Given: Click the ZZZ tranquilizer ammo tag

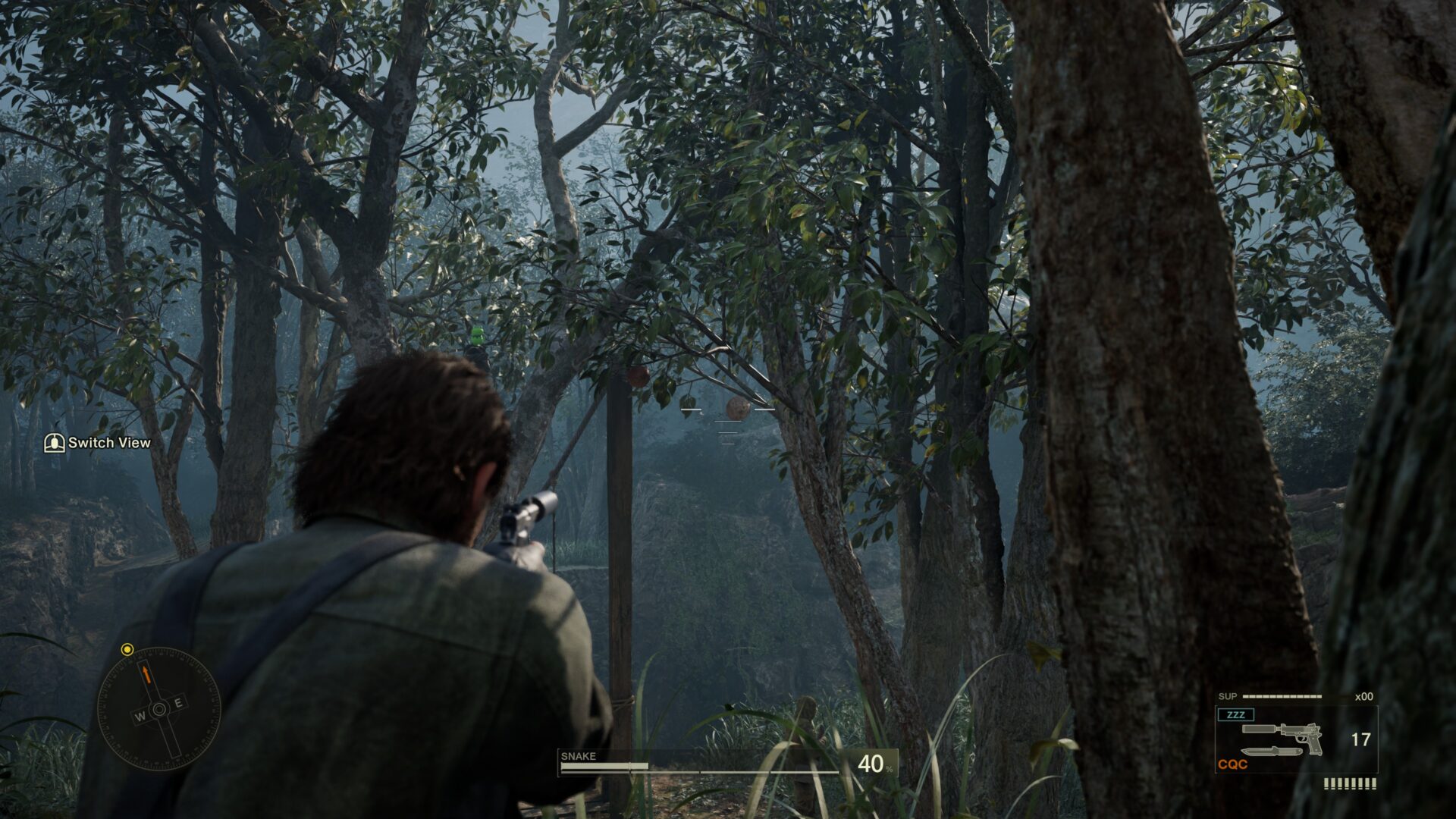Looking at the screenshot, I should 1235,715.
